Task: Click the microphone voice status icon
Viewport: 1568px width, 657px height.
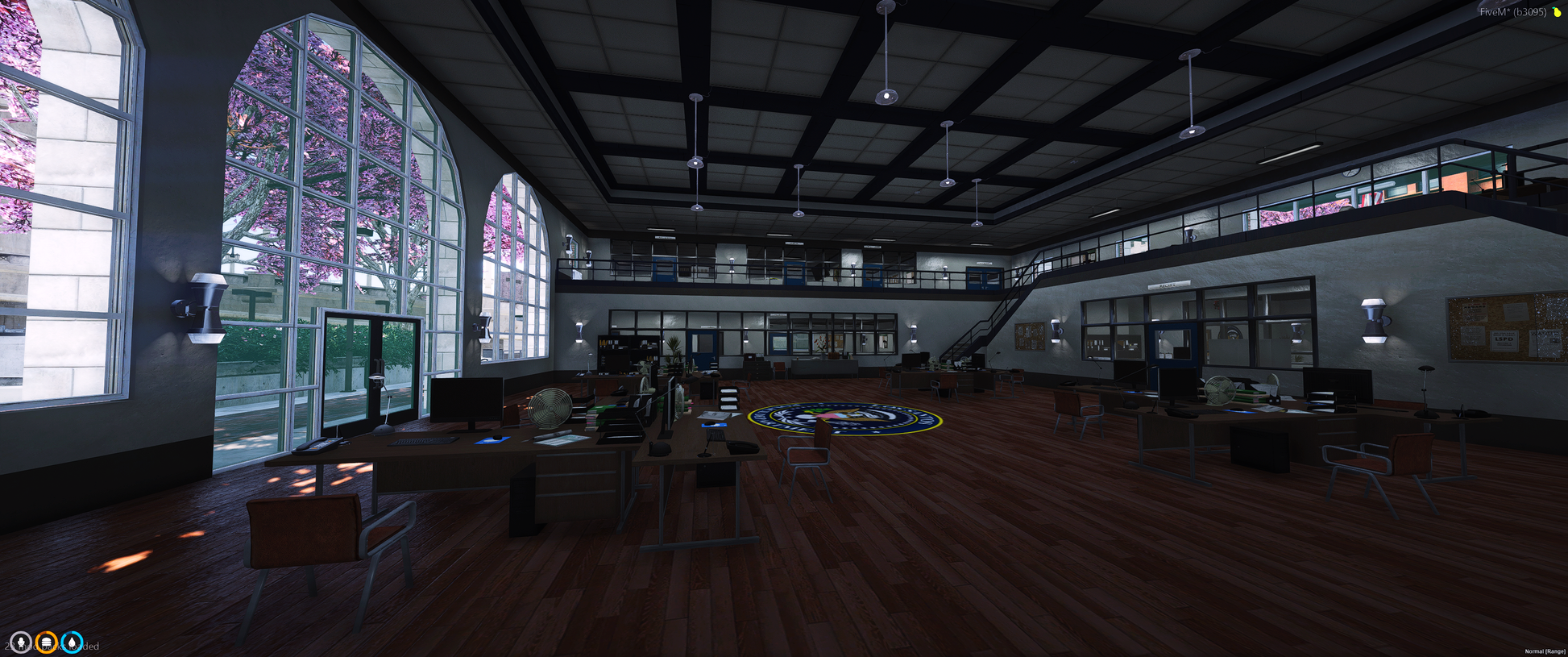Action: [20, 643]
